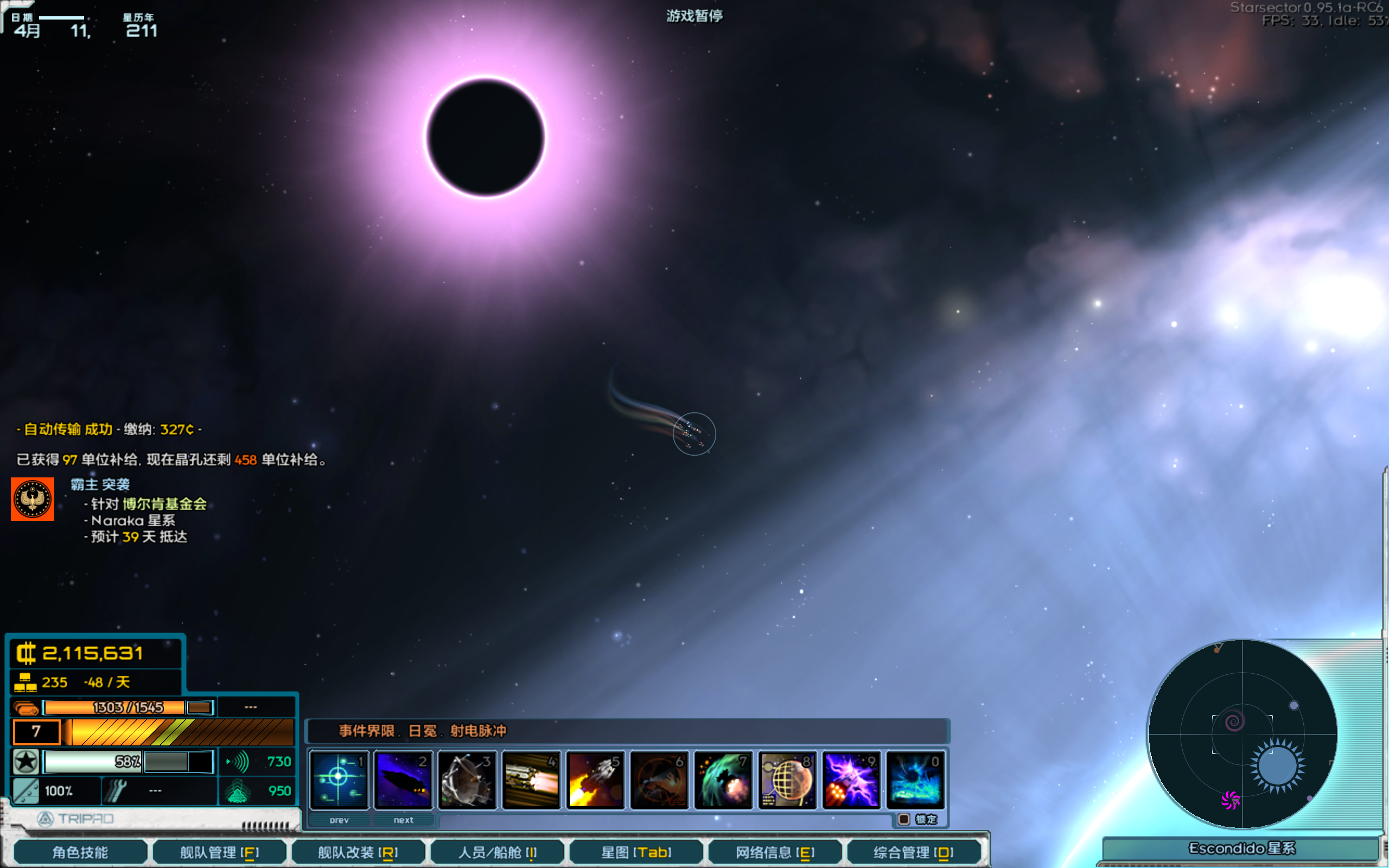Image resolution: width=1389 pixels, height=868 pixels.
Task: Activate the satellite dish sensor ability in slot 3
Action: 467,779
